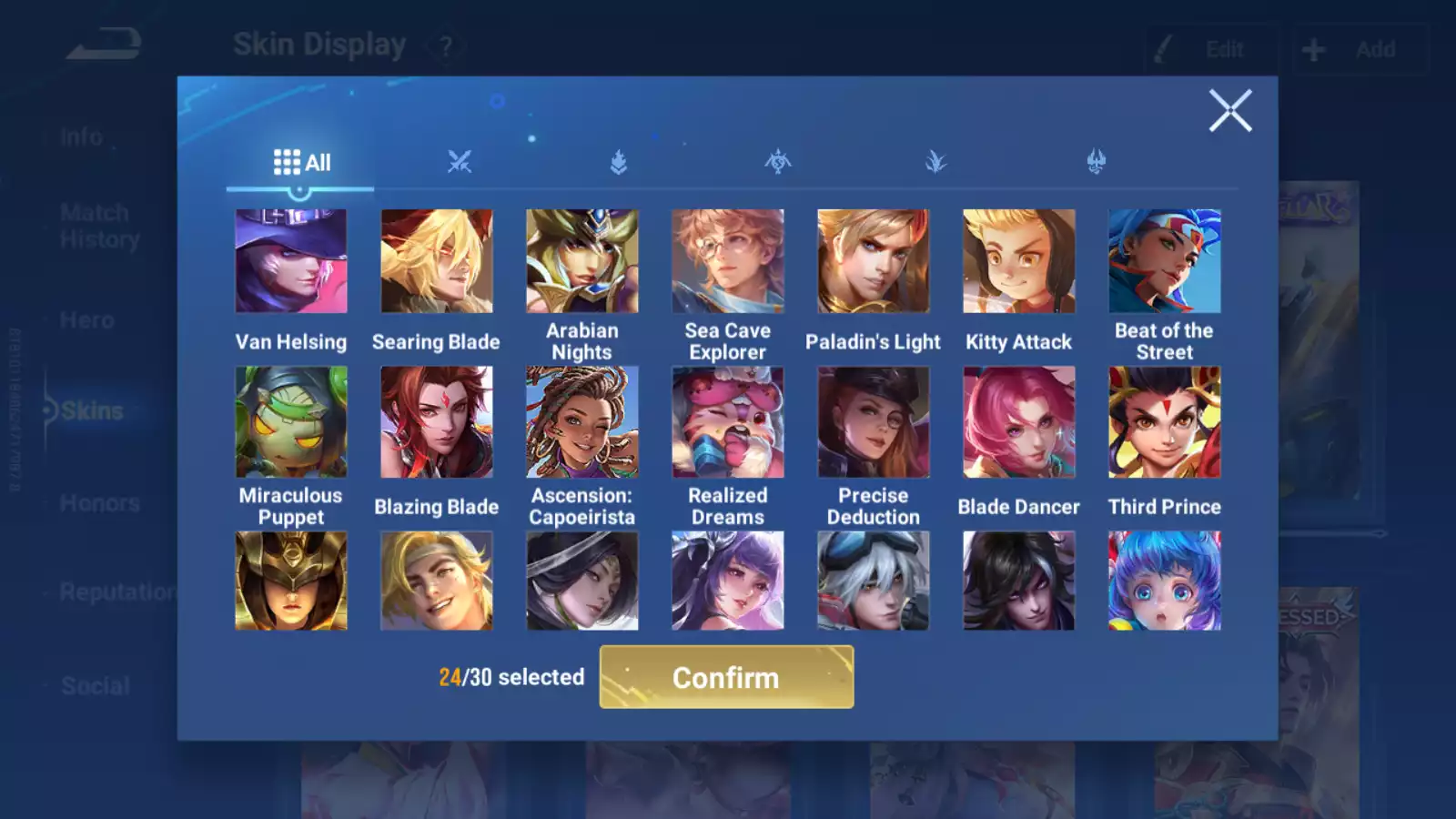Screen dimensions: 1456x819
Task: Select the Sea Cave Explorer skin
Action: pos(728,262)
